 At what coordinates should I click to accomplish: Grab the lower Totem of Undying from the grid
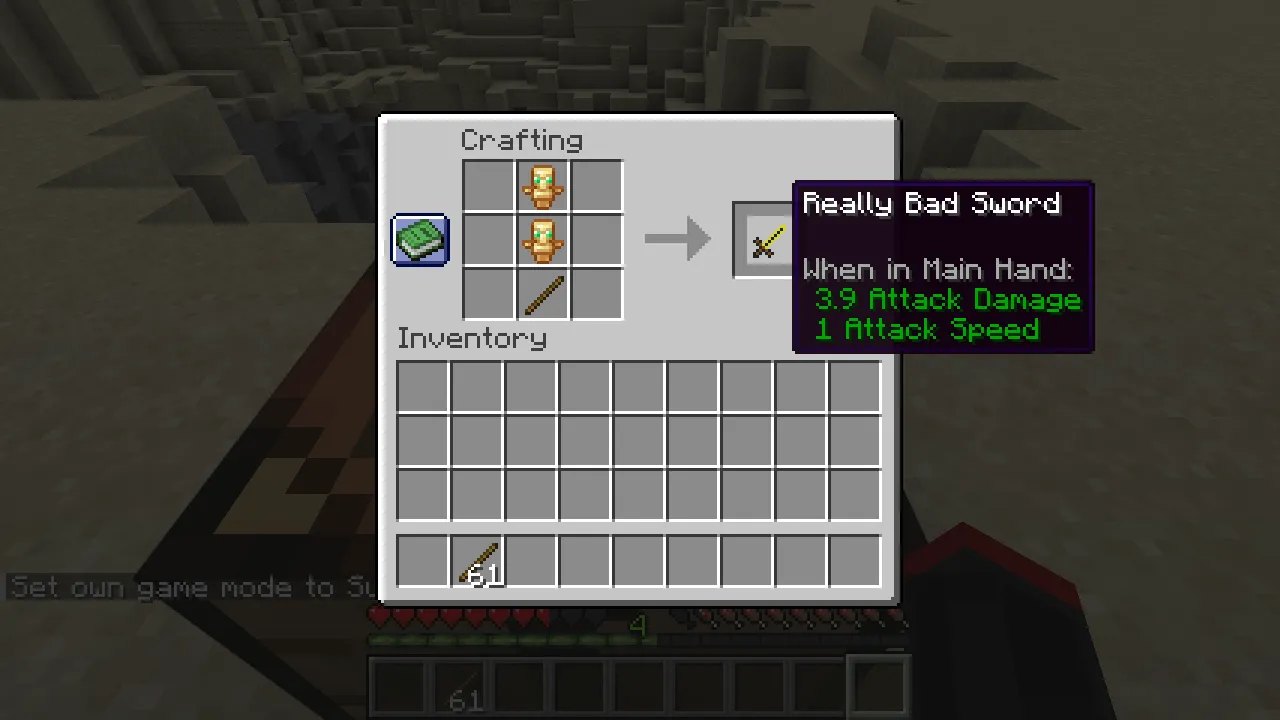coord(543,240)
